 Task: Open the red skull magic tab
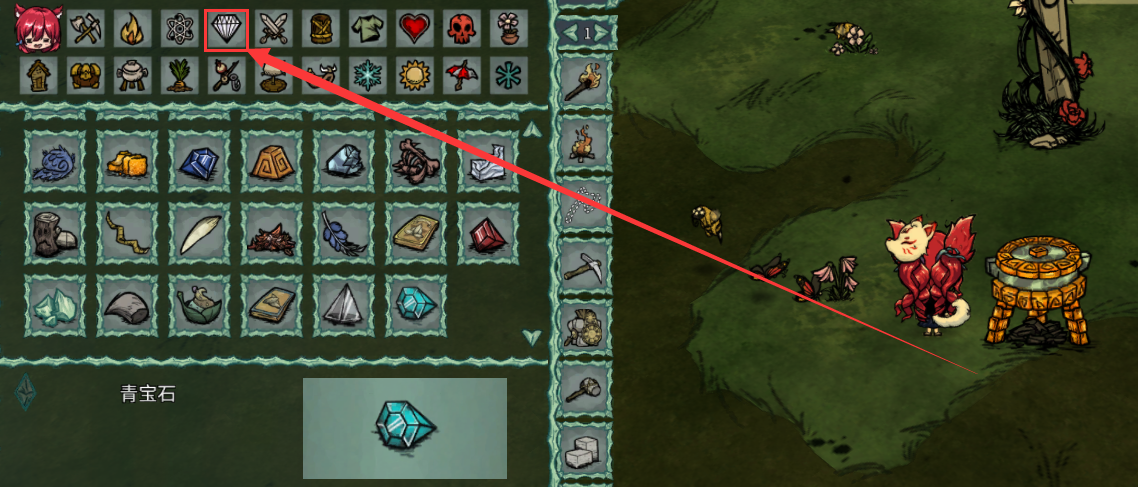(x=461, y=30)
